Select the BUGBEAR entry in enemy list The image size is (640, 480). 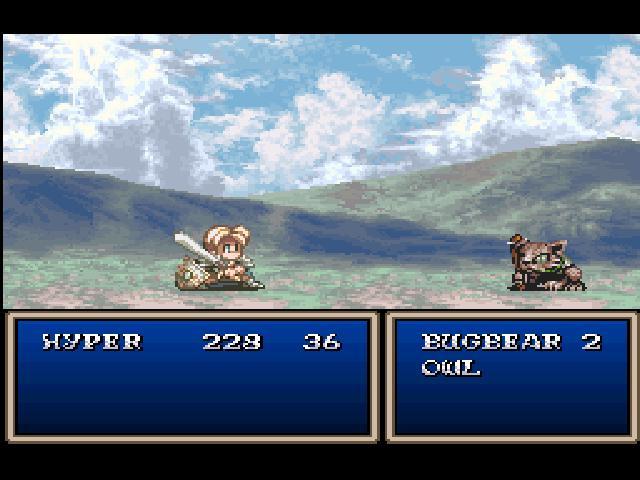click(477, 342)
